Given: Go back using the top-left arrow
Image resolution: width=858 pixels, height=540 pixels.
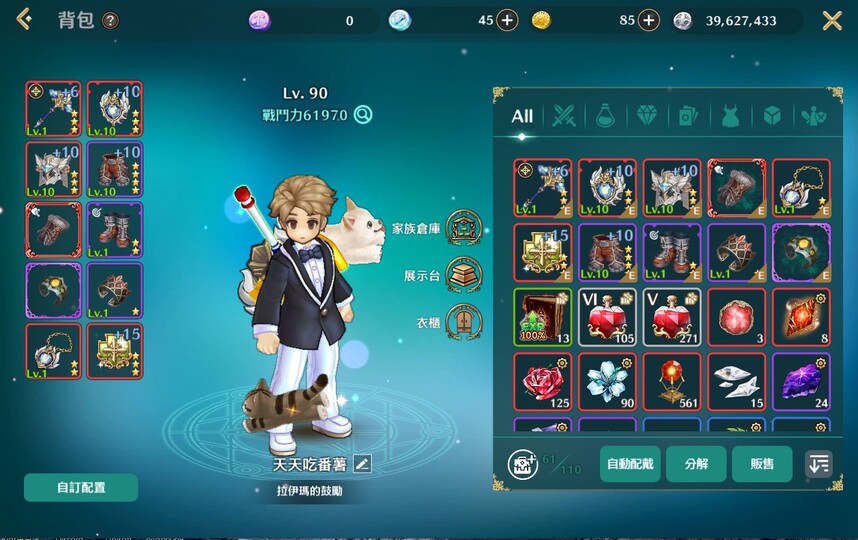Looking at the screenshot, I should [24, 20].
